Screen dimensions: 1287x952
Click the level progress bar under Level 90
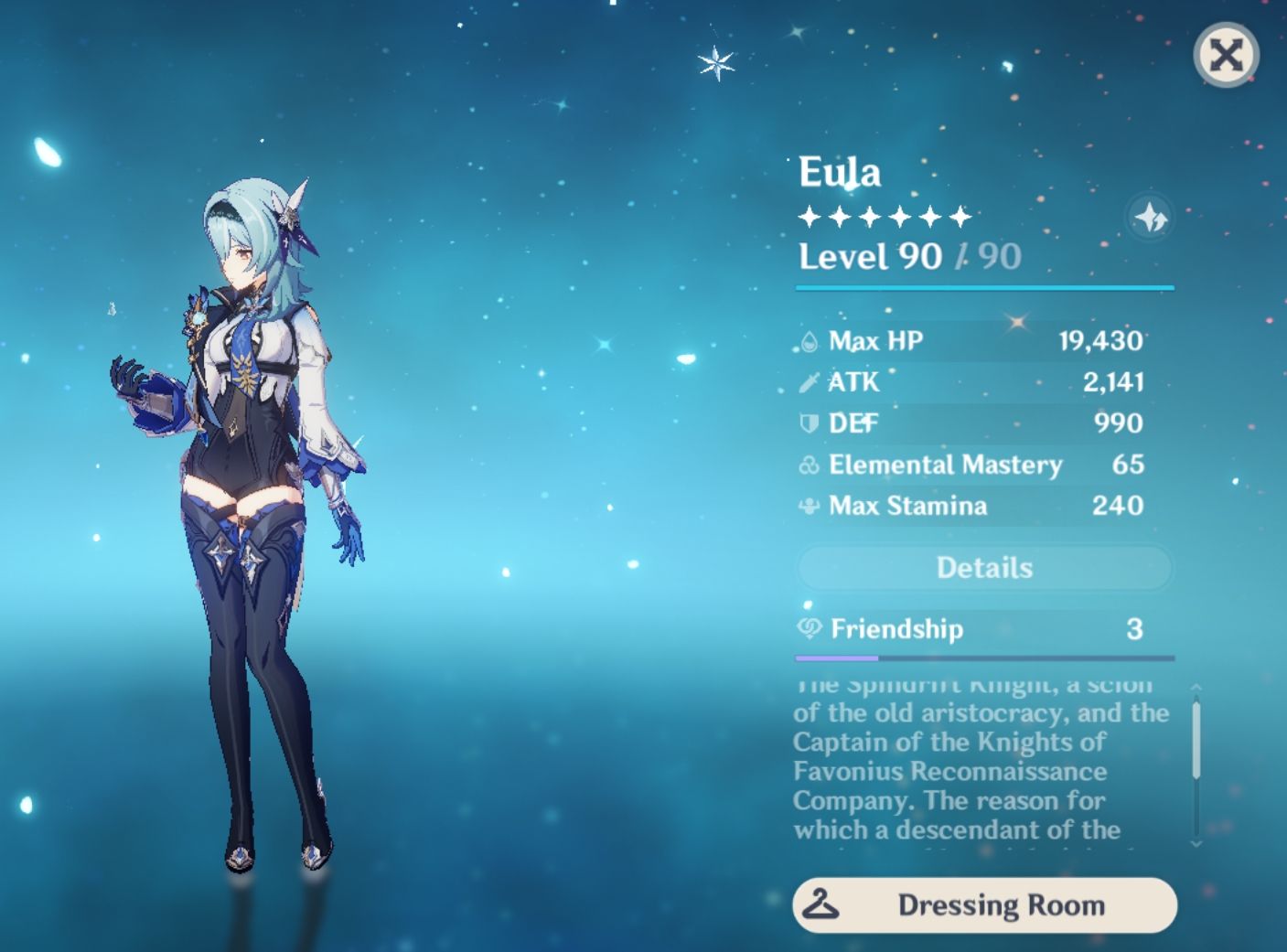[x=984, y=289]
